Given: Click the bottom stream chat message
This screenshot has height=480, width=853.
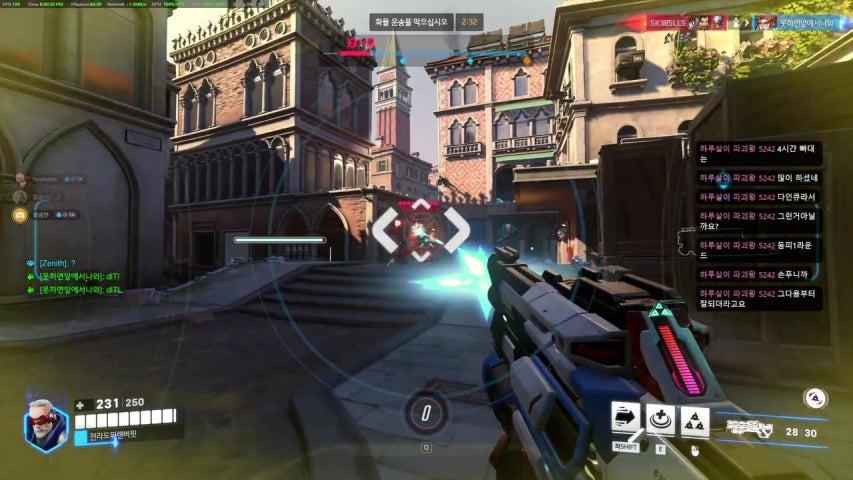Looking at the screenshot, I should pyautogui.click(x=757, y=297).
